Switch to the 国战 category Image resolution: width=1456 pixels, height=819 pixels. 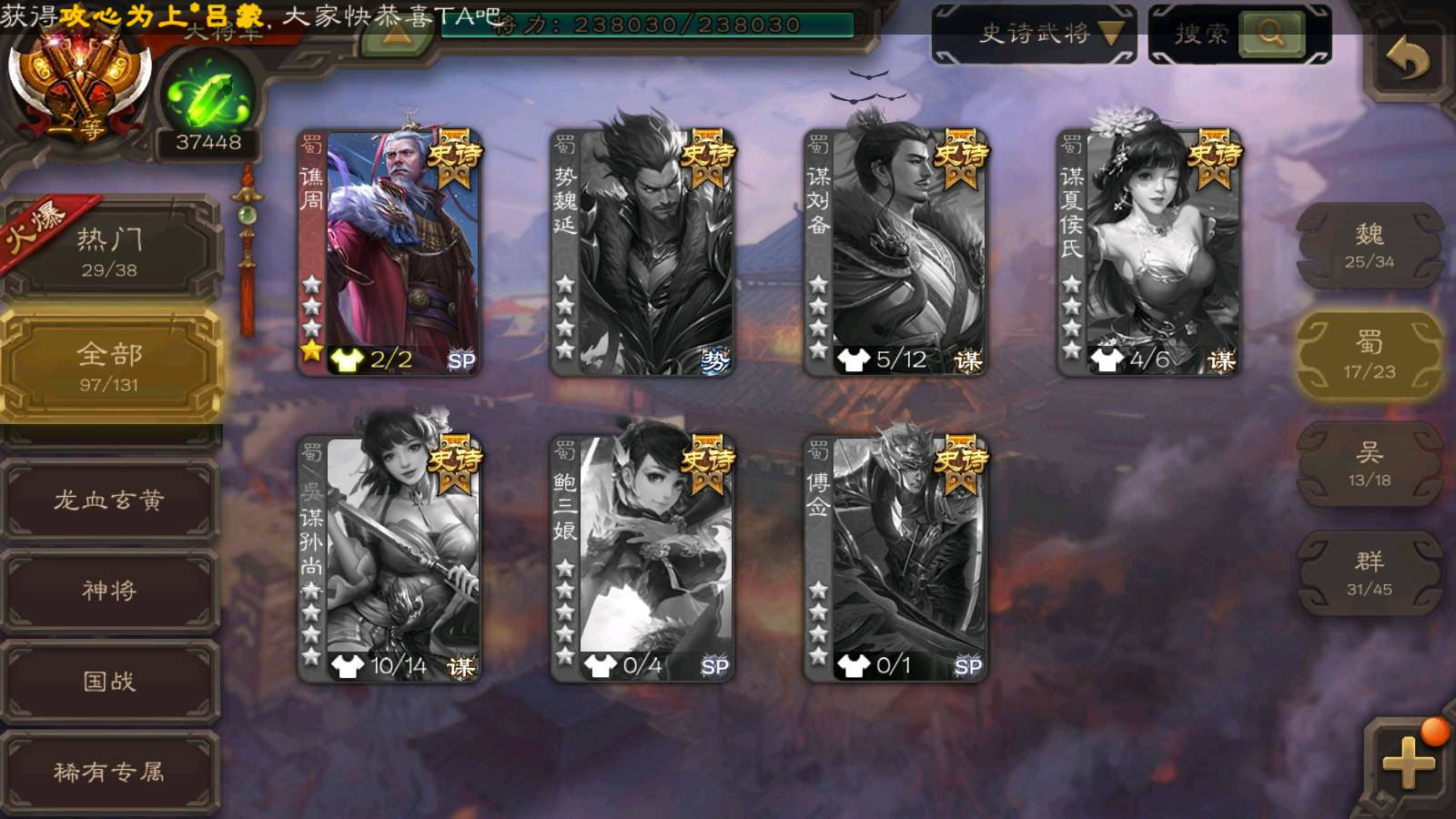(109, 682)
